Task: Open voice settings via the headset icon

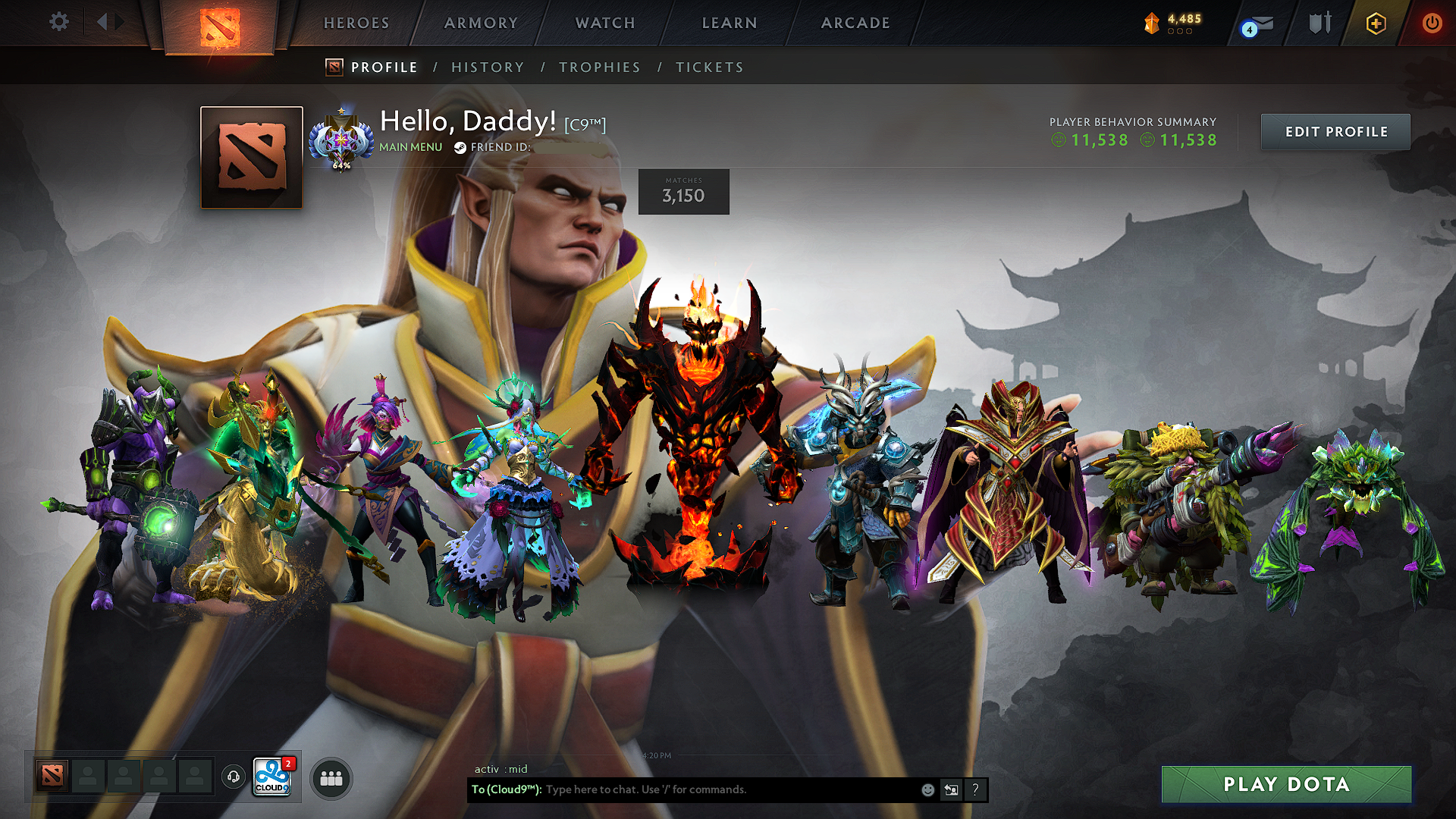Action: pos(233,777)
